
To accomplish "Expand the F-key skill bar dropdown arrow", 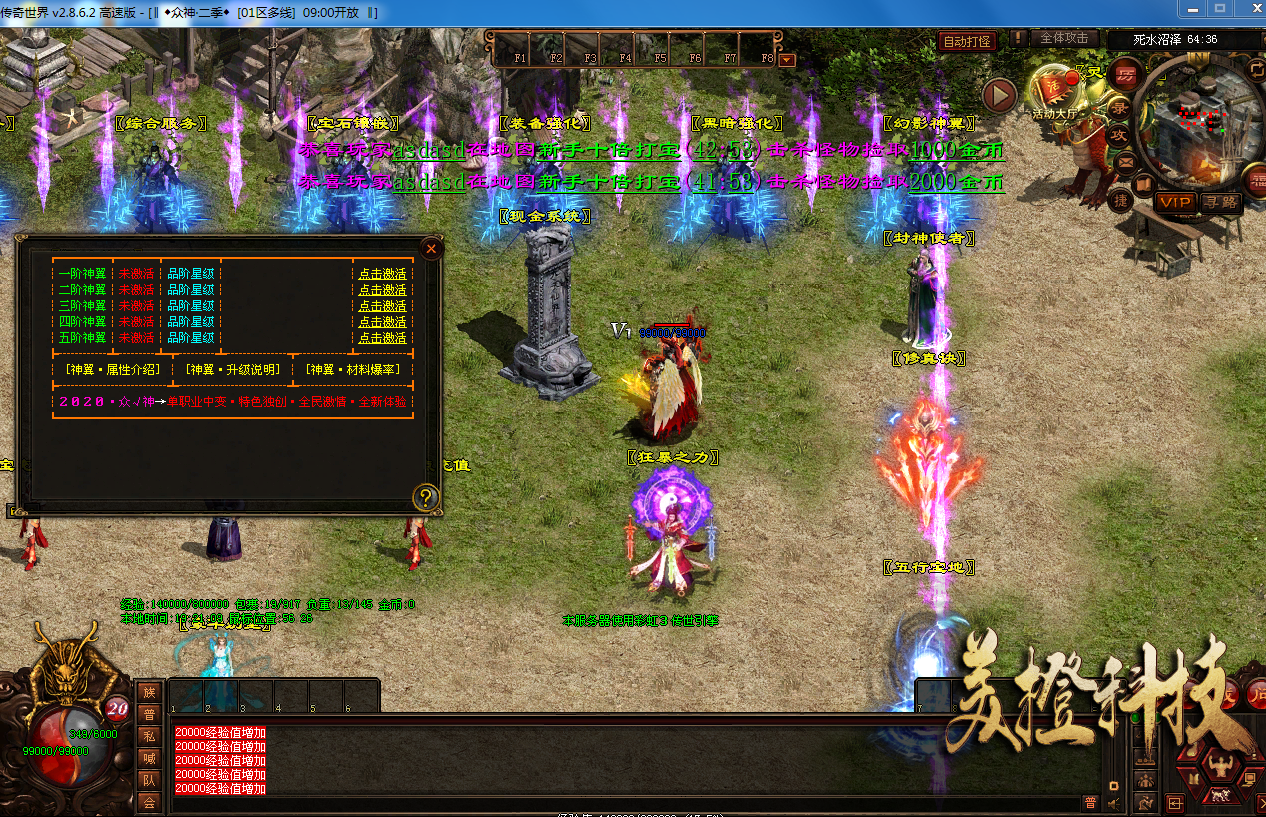I will [x=787, y=59].
